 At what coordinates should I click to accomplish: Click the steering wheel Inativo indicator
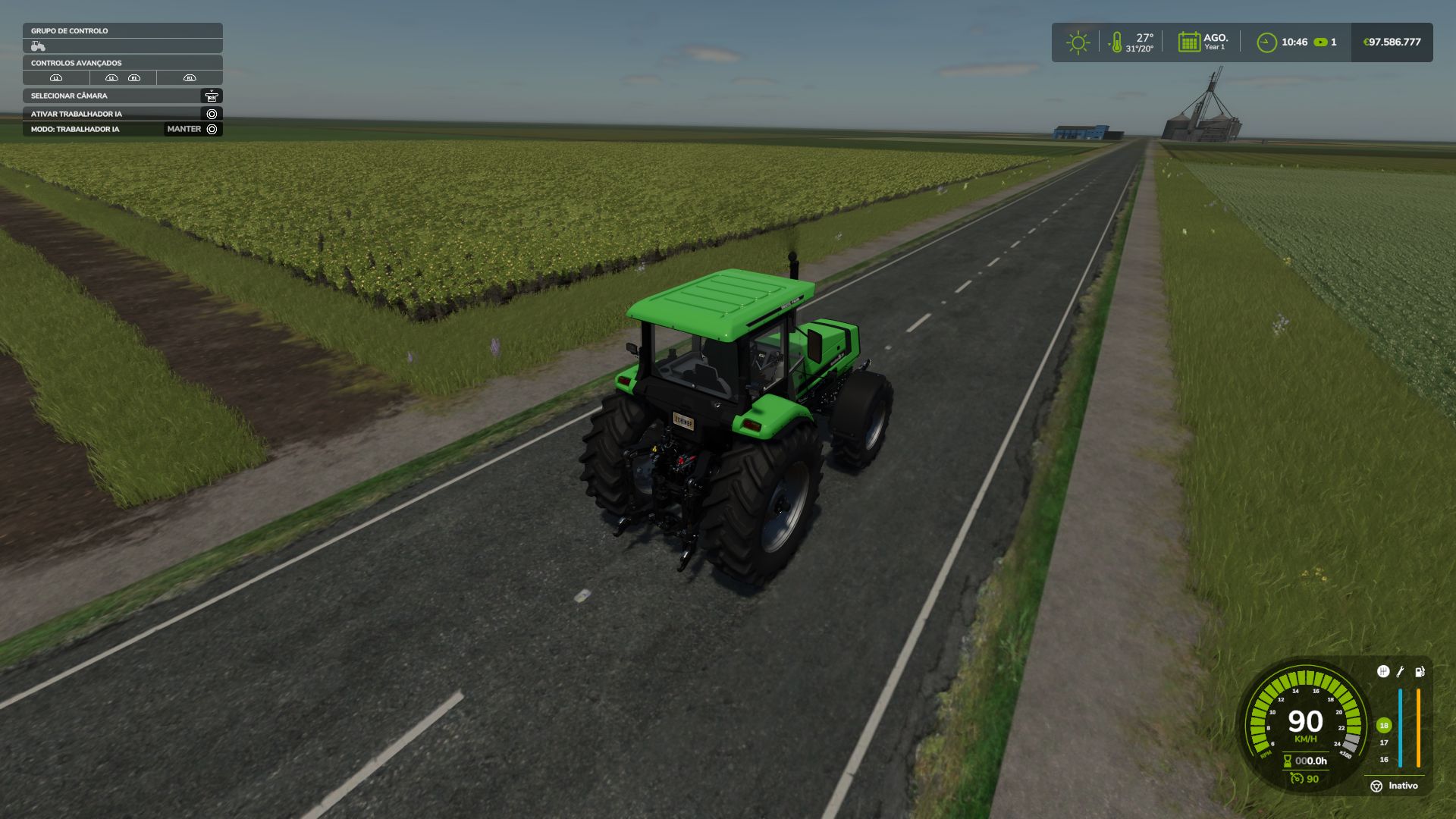(x=1377, y=786)
